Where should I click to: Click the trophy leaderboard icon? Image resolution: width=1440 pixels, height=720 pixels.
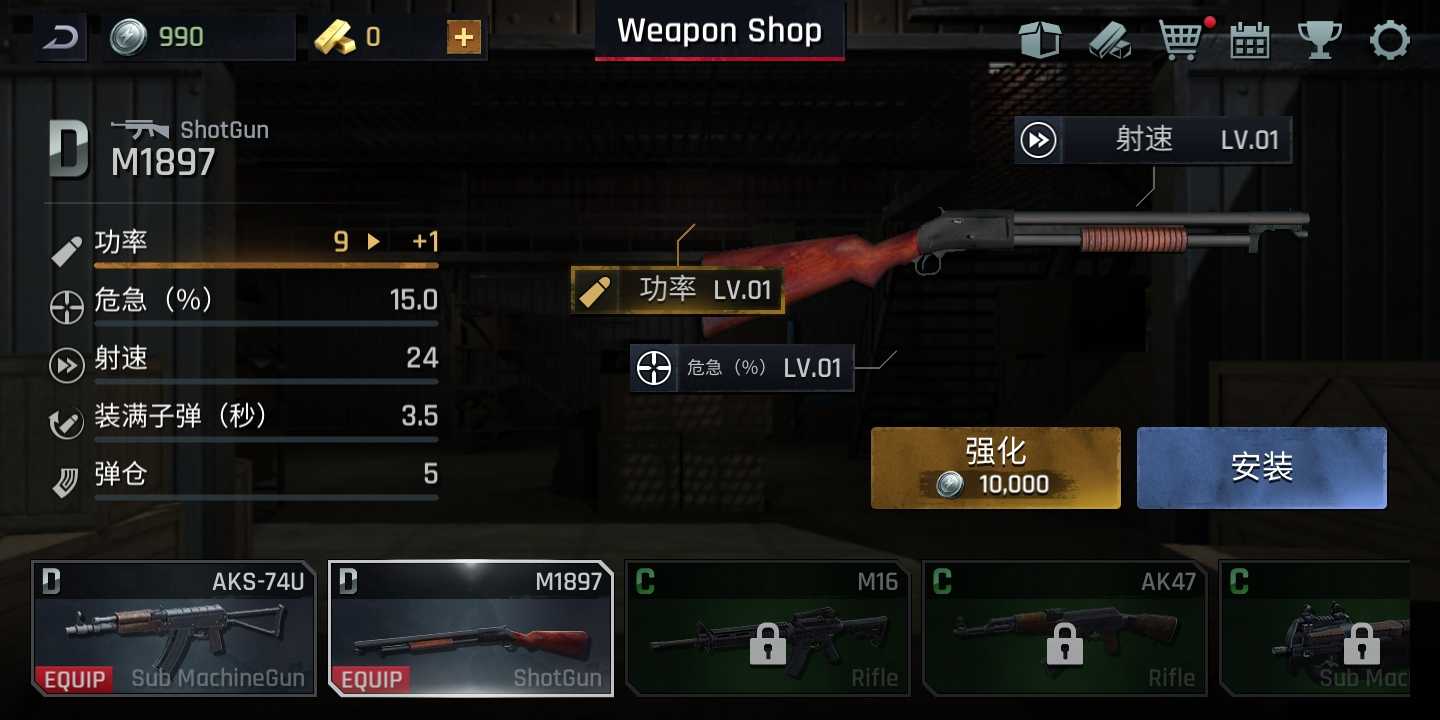[x=1320, y=40]
